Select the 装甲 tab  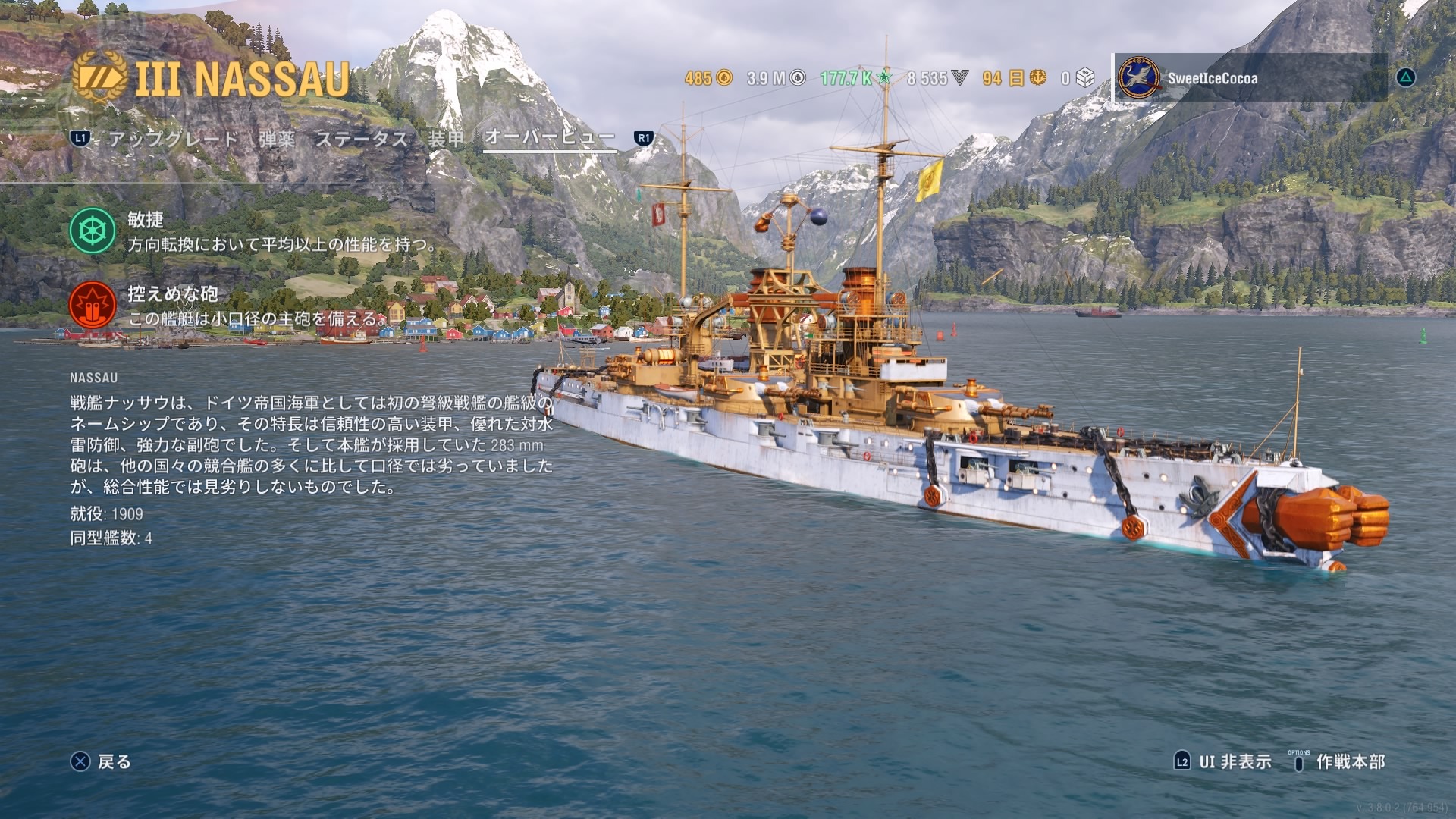(446, 139)
